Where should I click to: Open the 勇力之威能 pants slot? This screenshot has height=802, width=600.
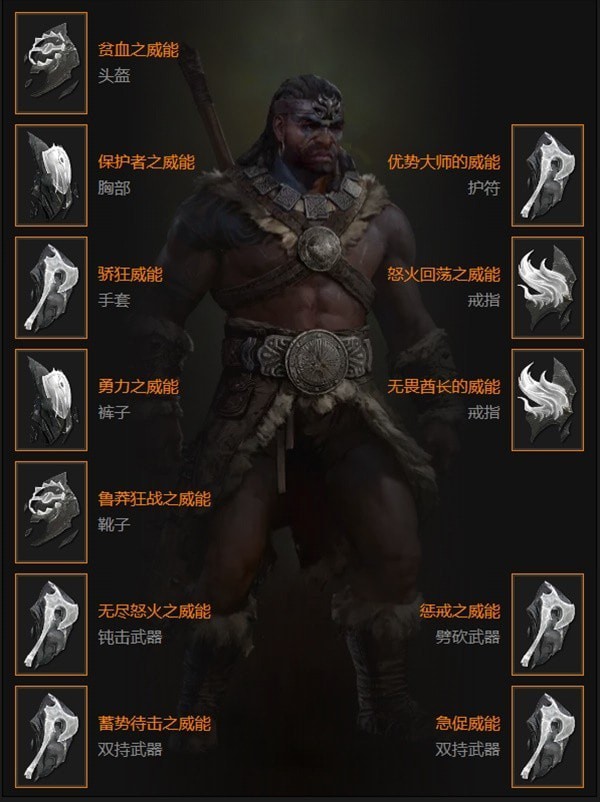coord(51,399)
